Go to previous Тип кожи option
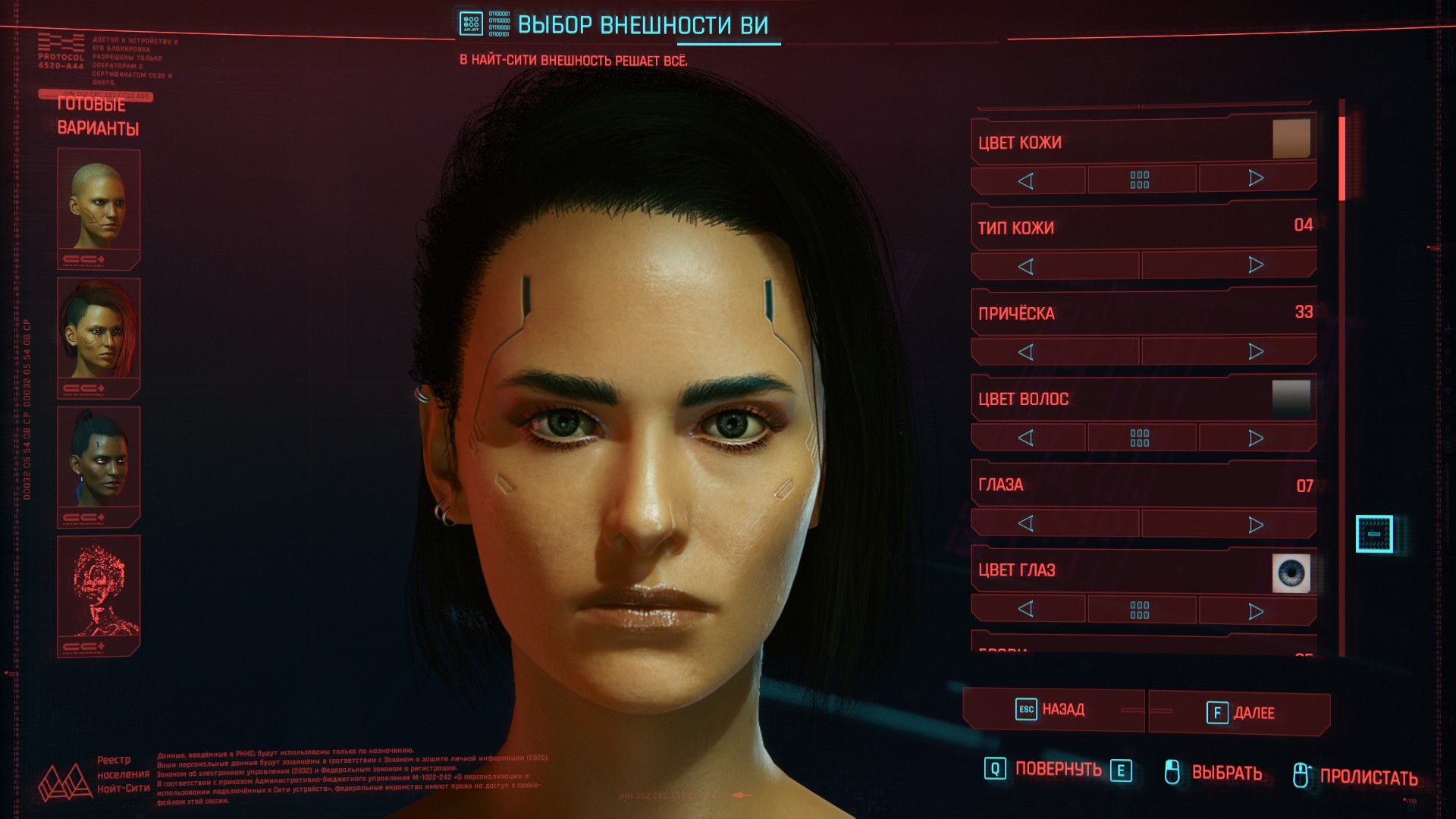 click(1026, 266)
